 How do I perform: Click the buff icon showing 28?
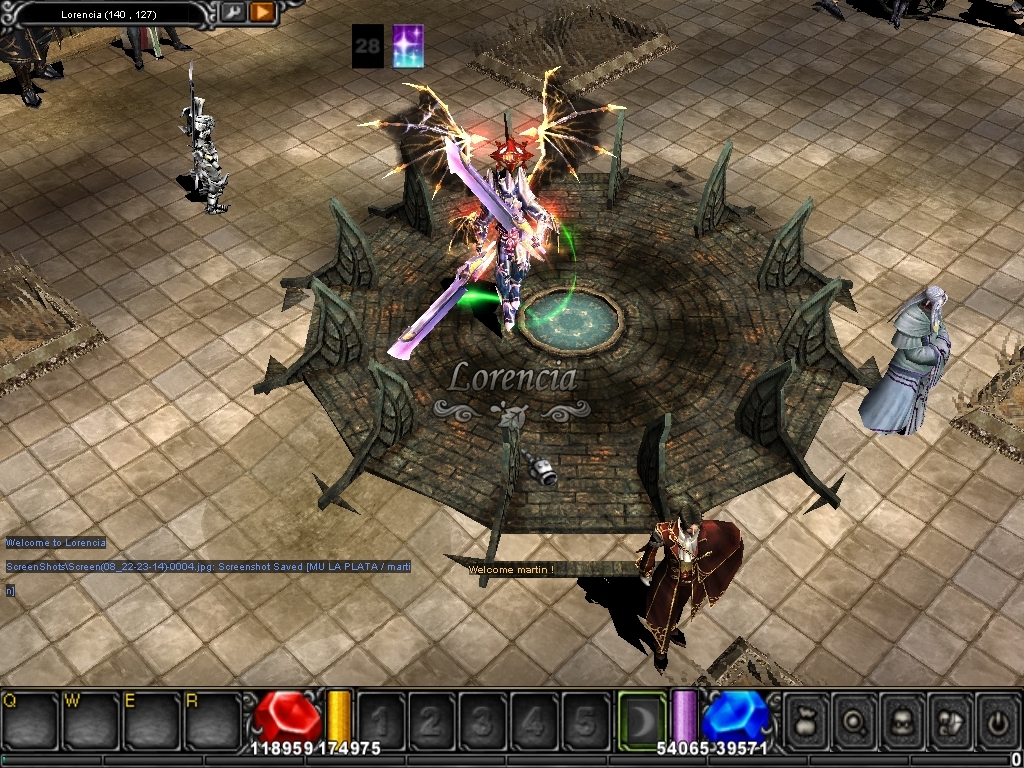coord(367,46)
